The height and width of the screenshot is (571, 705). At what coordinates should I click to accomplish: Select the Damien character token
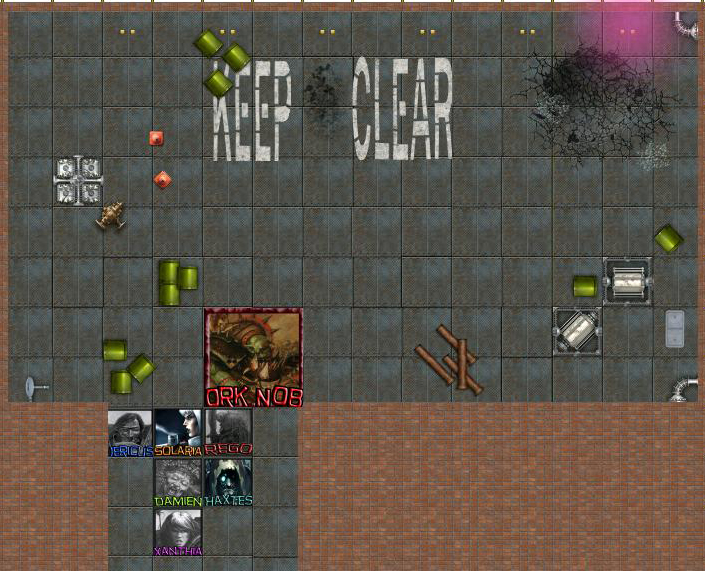pyautogui.click(x=178, y=481)
